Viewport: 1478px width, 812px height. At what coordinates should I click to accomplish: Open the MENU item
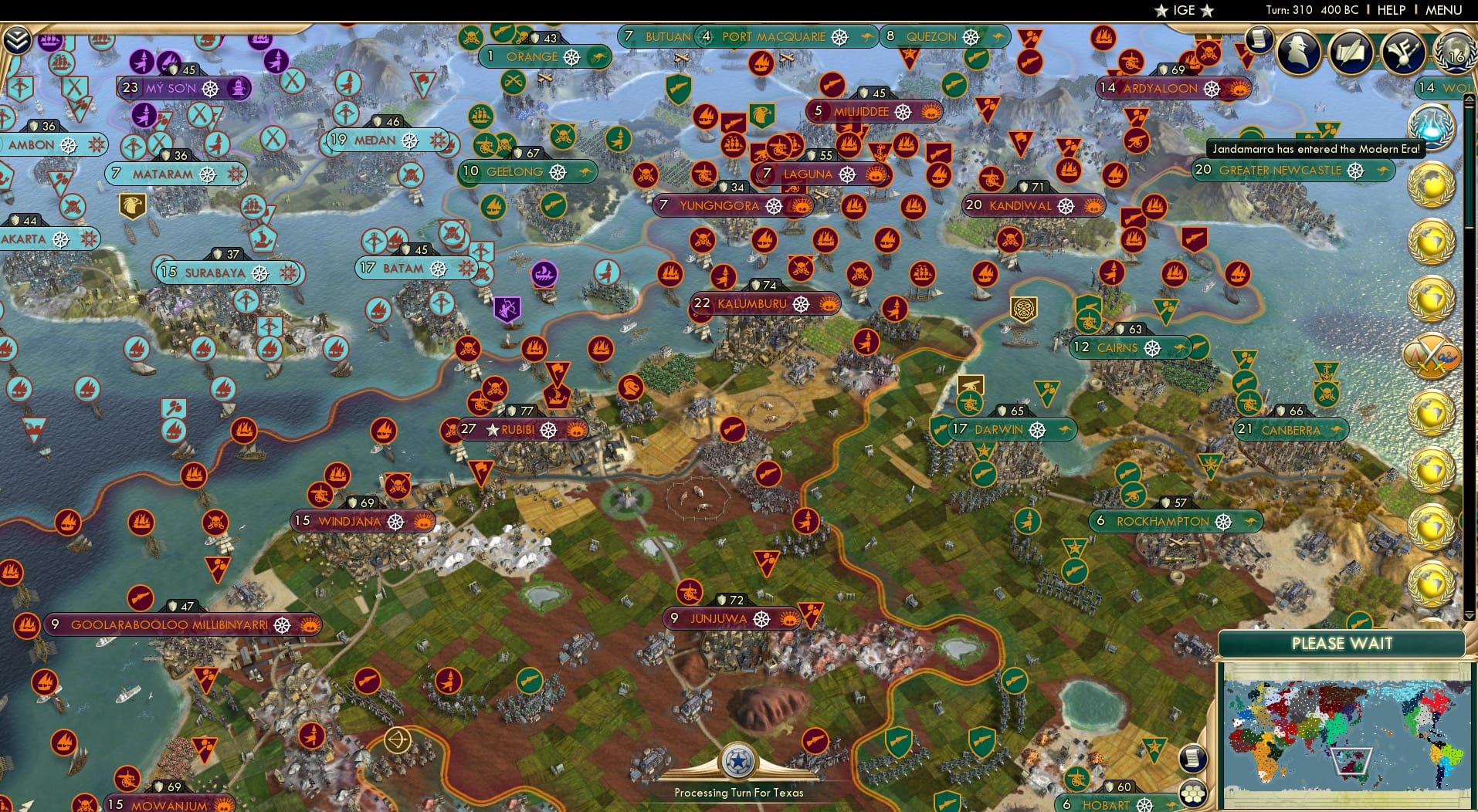click(1443, 10)
